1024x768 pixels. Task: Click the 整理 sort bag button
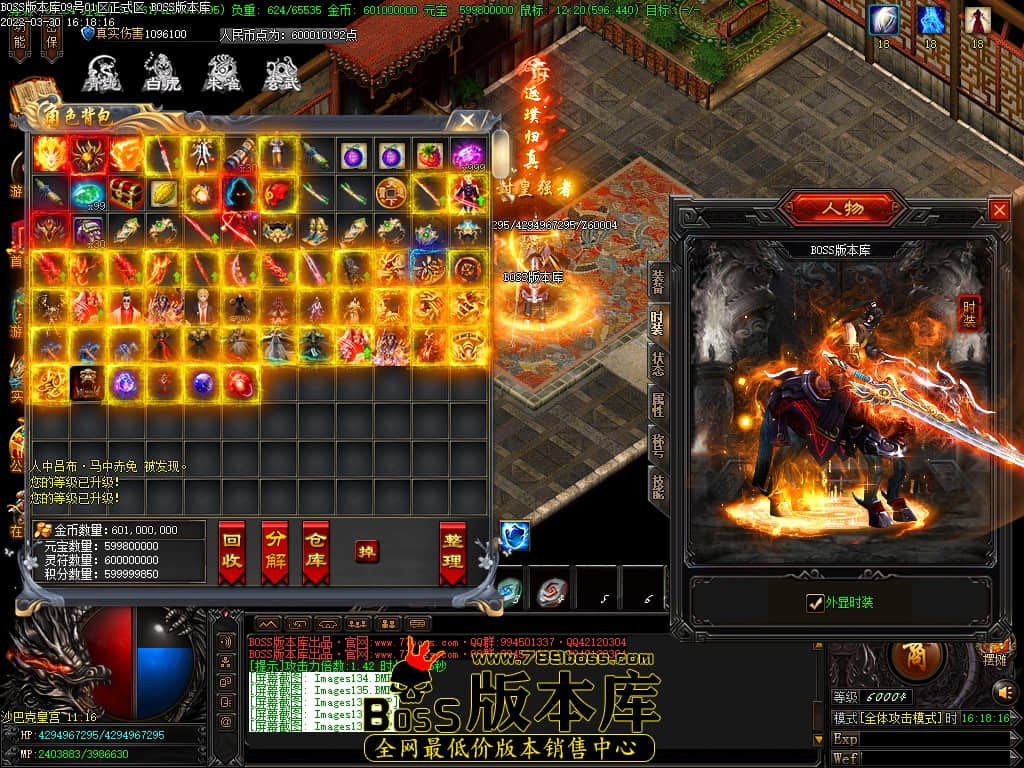[452, 551]
